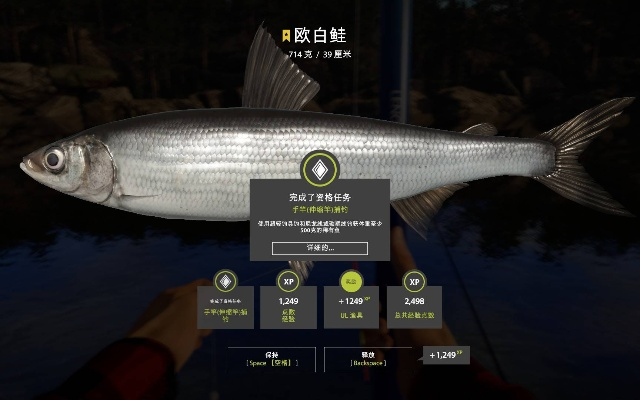Image resolution: width=640 pixels, height=400 pixels.
Task: Choose the Keep fish option
Action: click(x=272, y=357)
